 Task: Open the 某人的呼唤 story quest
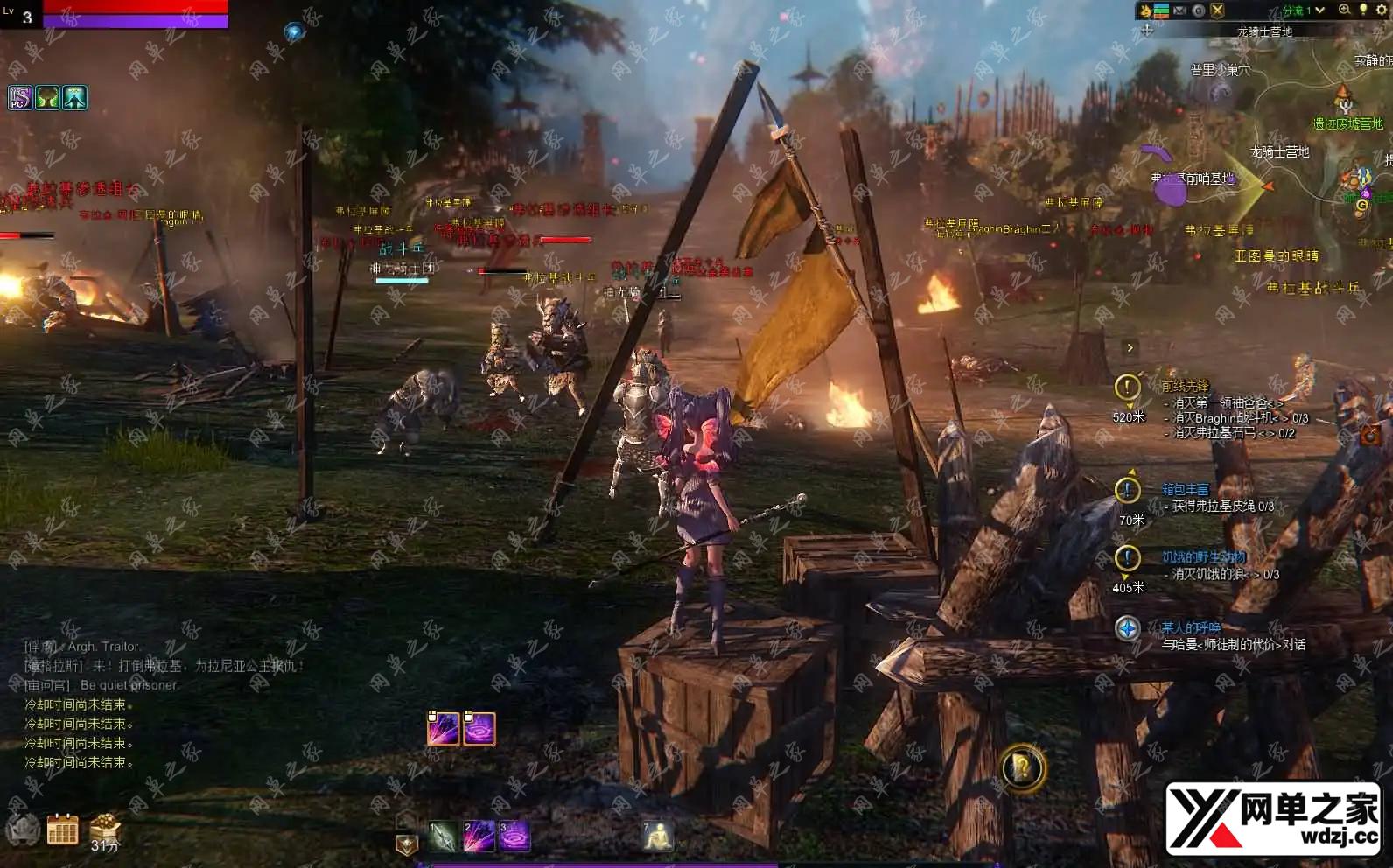point(1190,627)
